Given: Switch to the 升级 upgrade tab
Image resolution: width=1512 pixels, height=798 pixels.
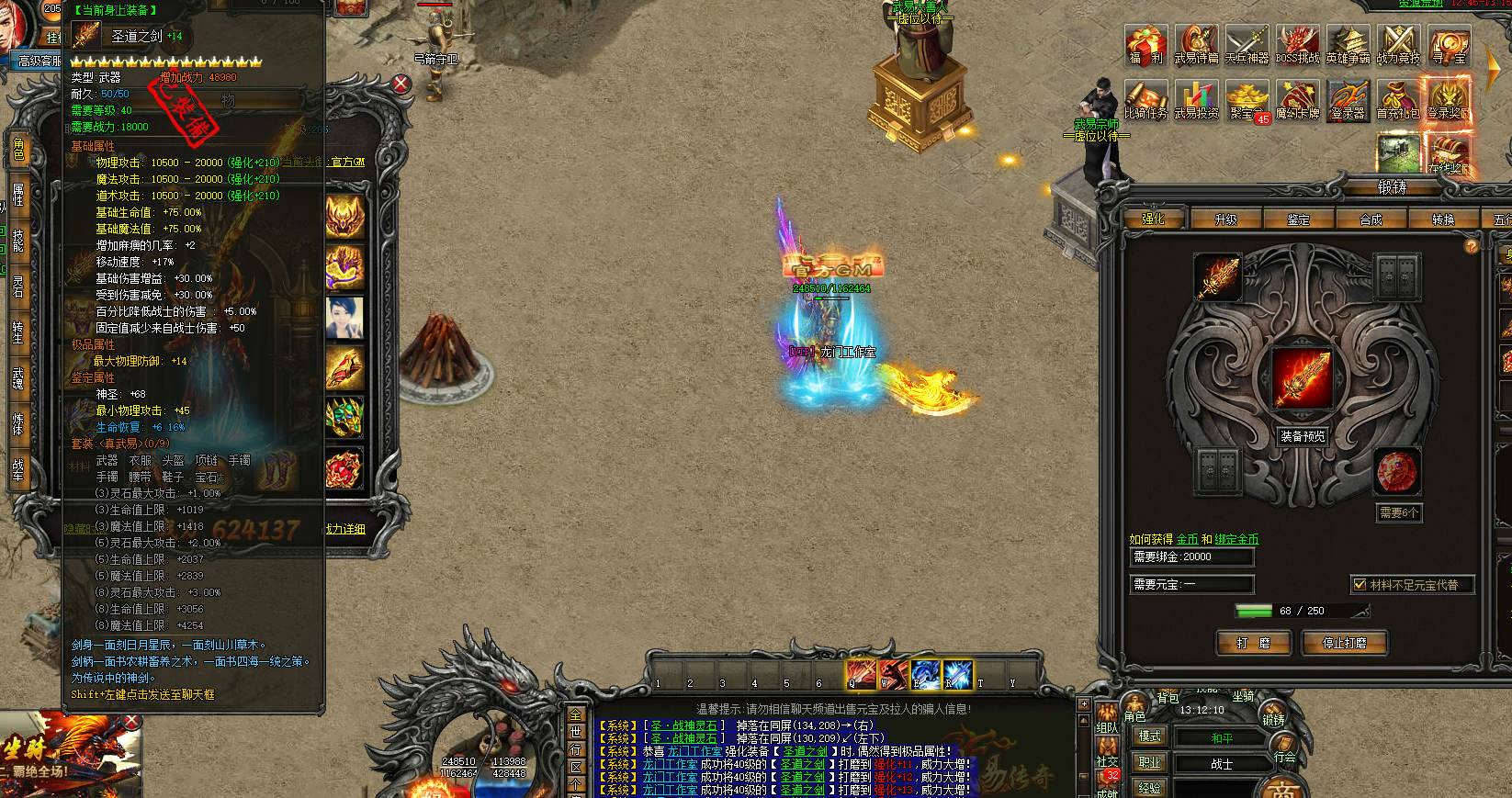Looking at the screenshot, I should [1225, 219].
